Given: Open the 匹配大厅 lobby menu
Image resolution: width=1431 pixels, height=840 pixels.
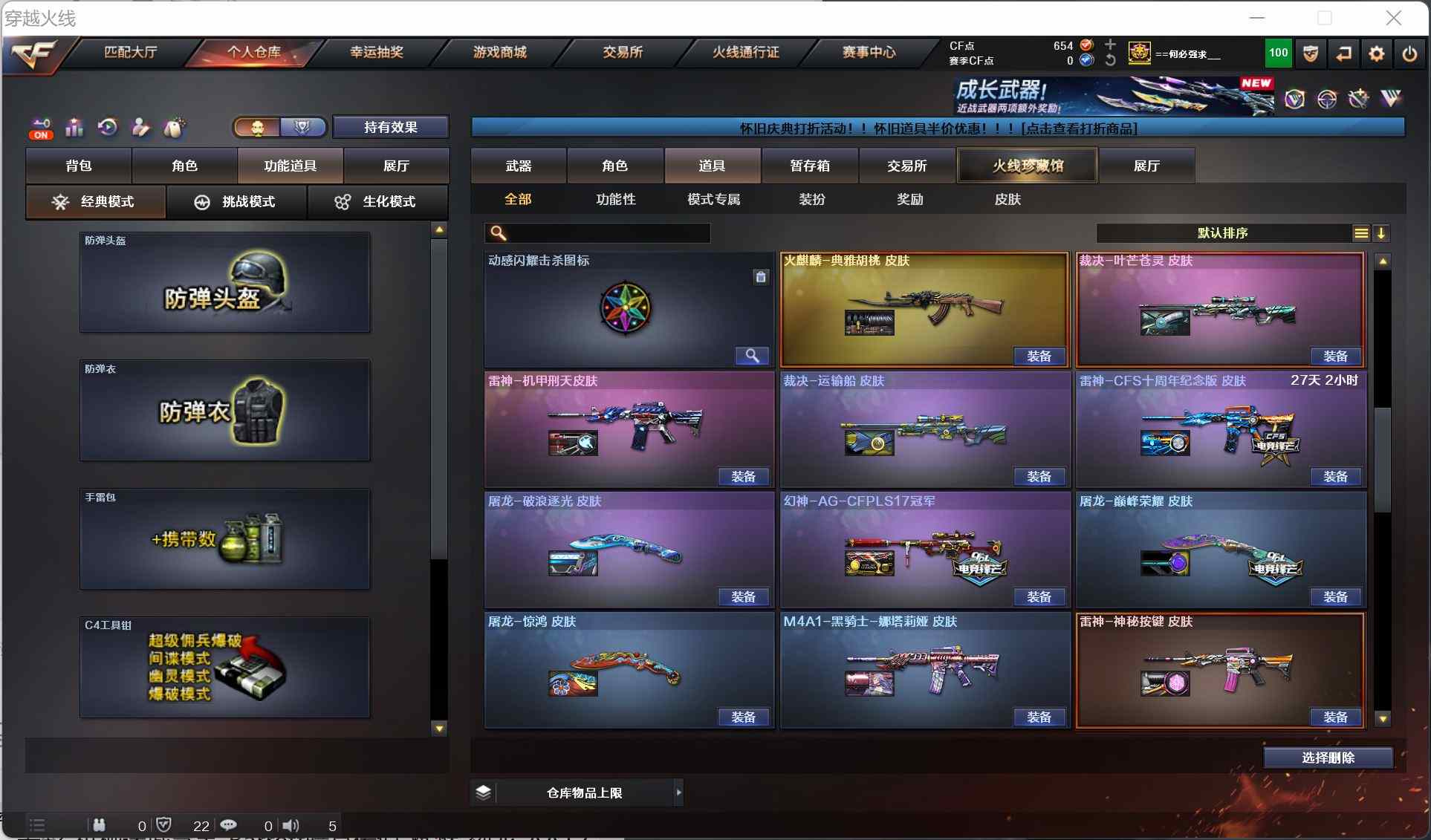Looking at the screenshot, I should [130, 52].
